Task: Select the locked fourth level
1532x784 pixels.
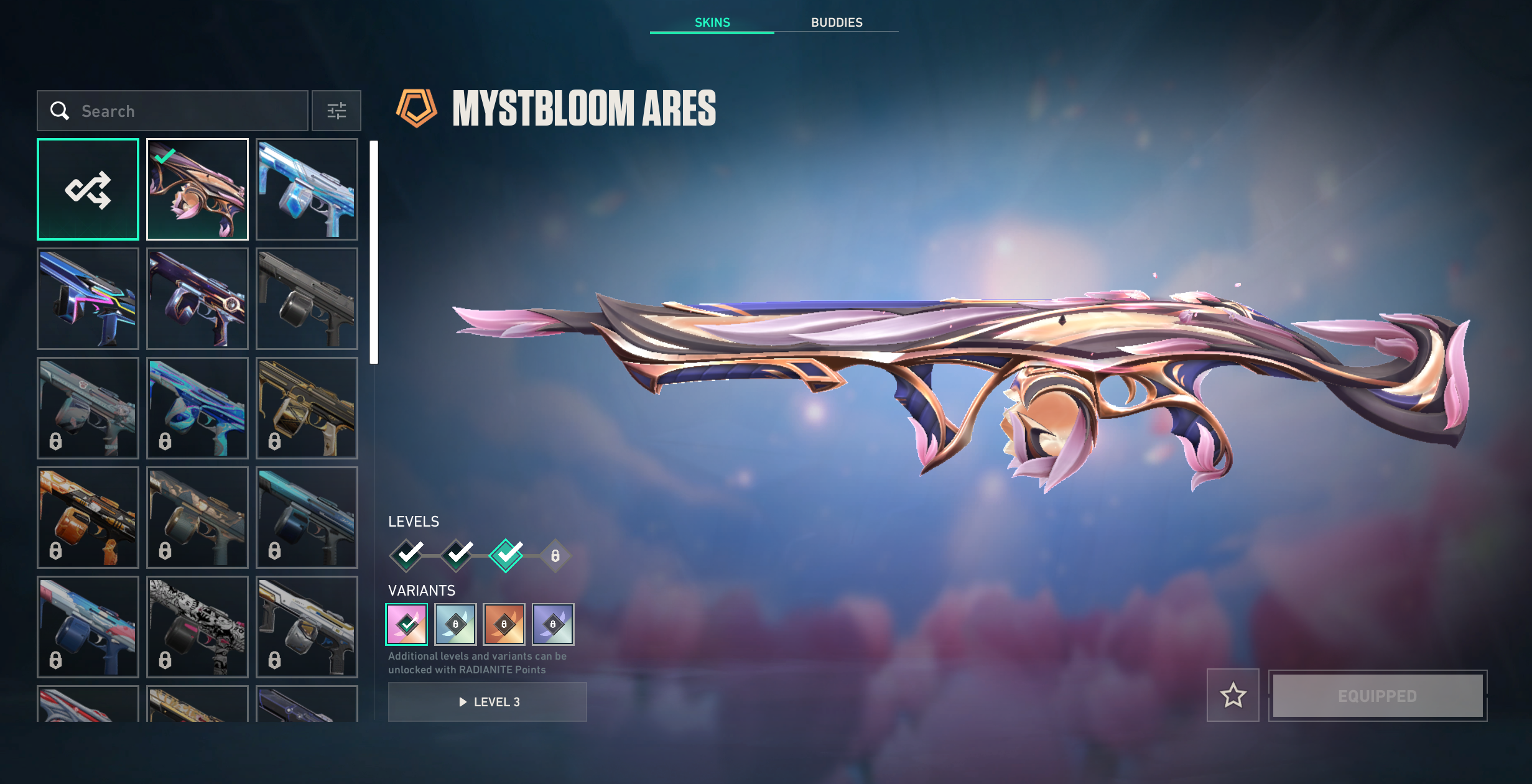Action: coord(555,555)
